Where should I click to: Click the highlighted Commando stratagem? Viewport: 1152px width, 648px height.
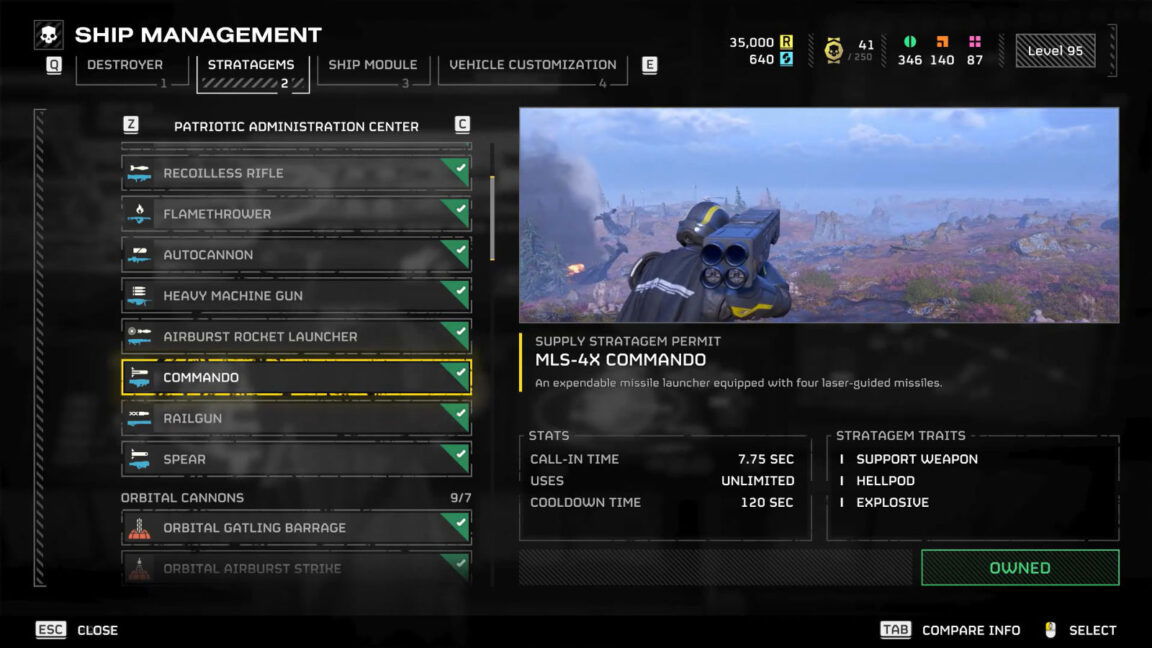coord(296,378)
